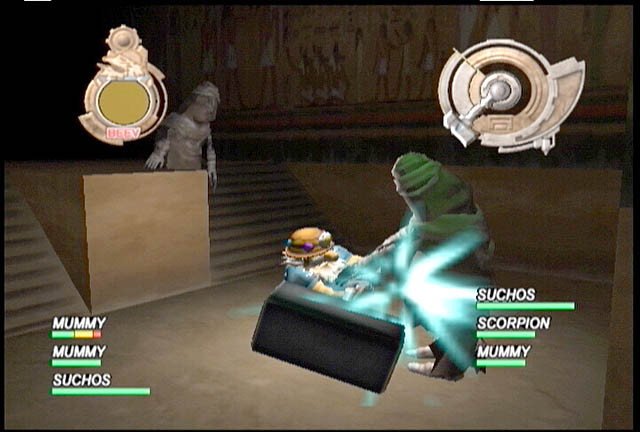Choose the SCORPION entry in the roster

[x=513, y=324]
